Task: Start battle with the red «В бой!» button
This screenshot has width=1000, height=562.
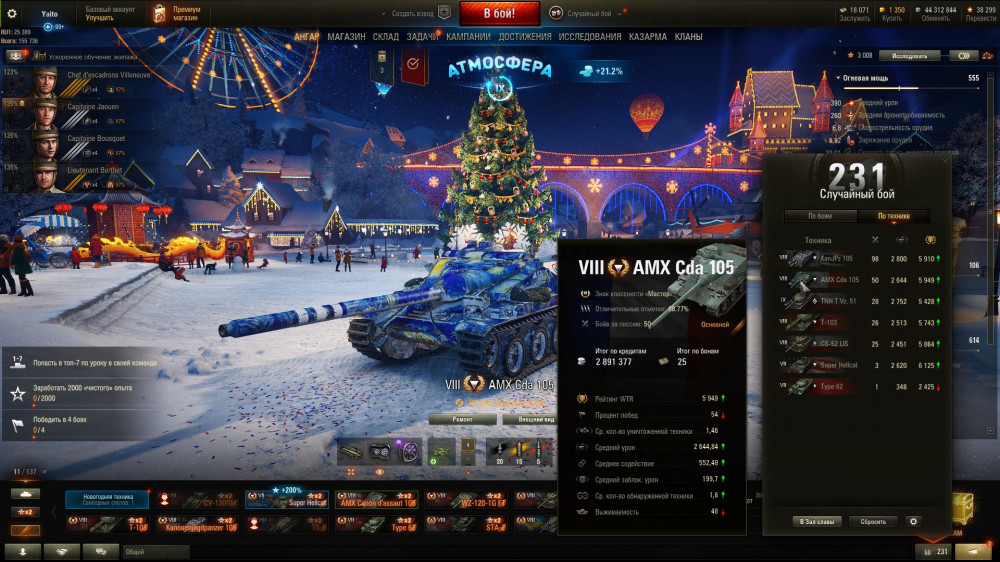Action: tap(499, 14)
